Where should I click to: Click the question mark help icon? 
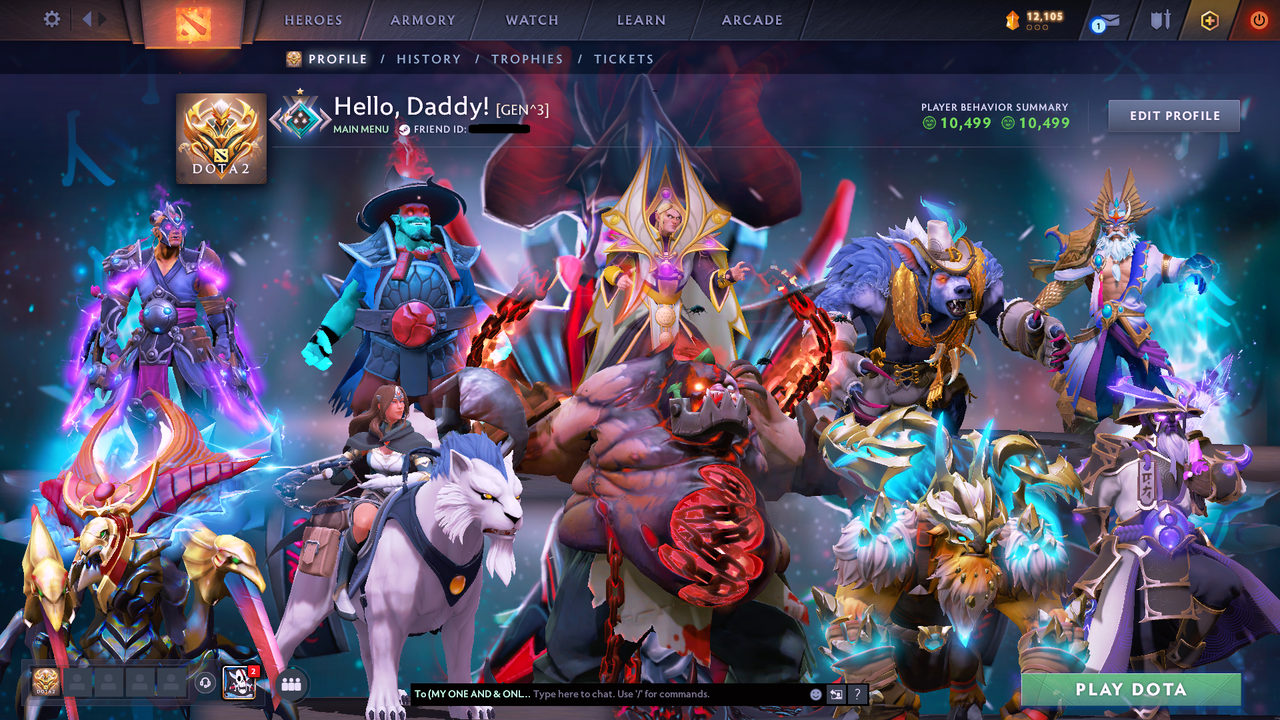click(857, 694)
